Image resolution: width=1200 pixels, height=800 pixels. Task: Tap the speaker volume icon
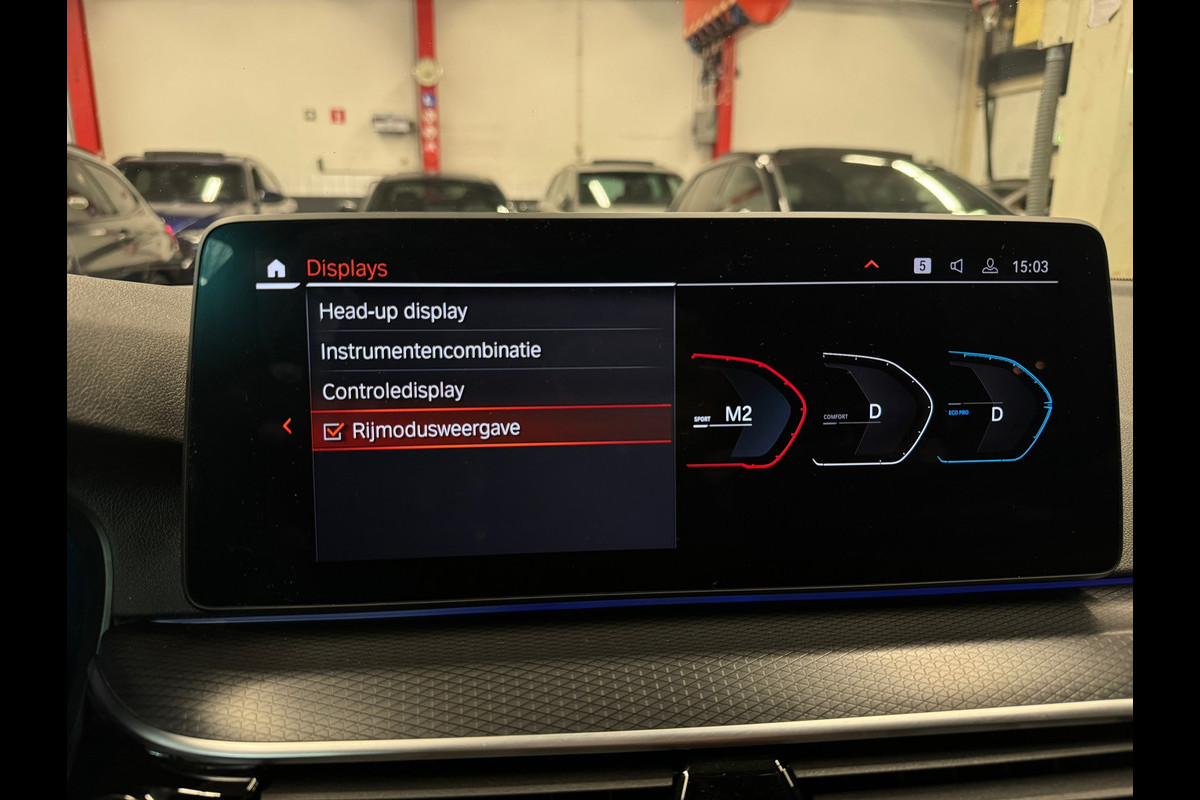[x=956, y=266]
